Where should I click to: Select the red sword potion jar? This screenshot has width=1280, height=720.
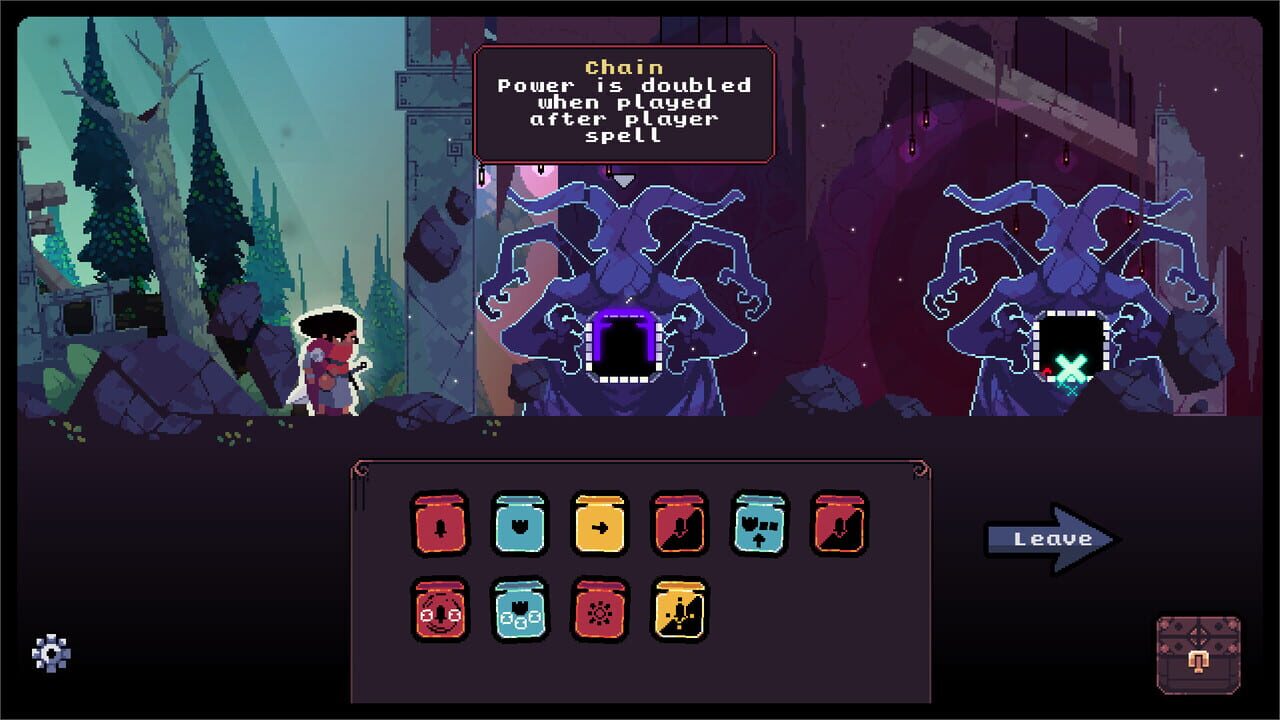[440, 522]
